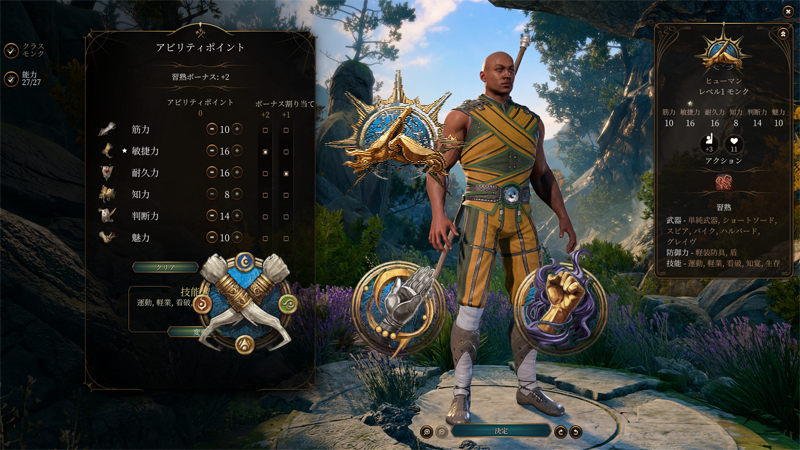Confirm with the 決定 button
800x450 pixels.
[x=501, y=431]
